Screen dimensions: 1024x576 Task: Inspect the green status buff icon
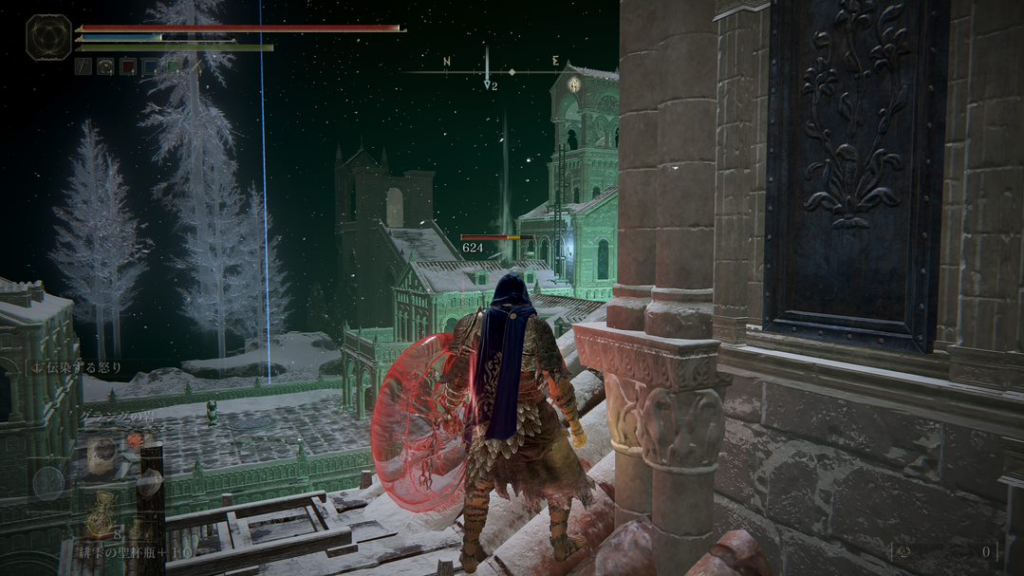[172, 67]
